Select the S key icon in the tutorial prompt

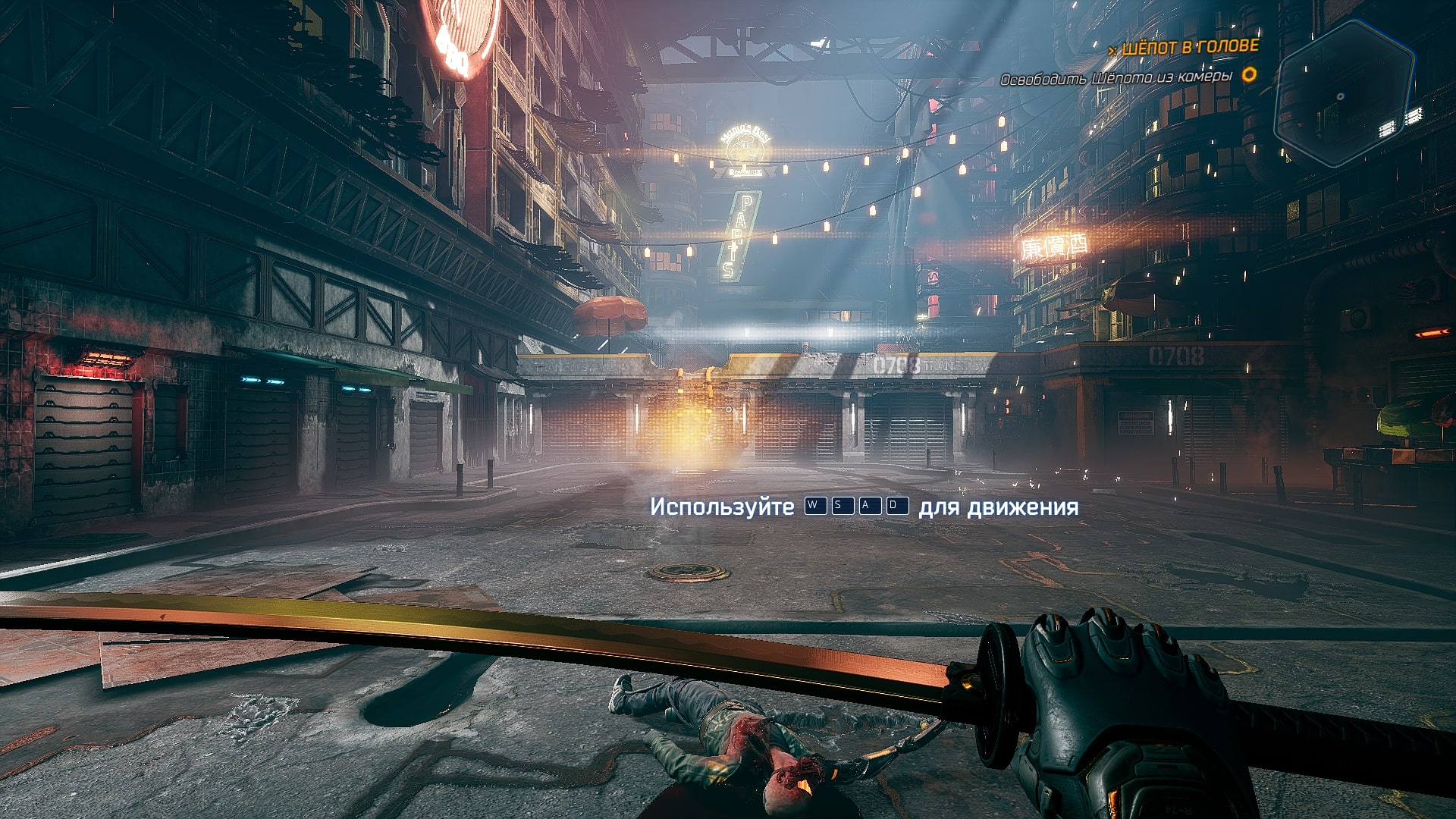(845, 505)
